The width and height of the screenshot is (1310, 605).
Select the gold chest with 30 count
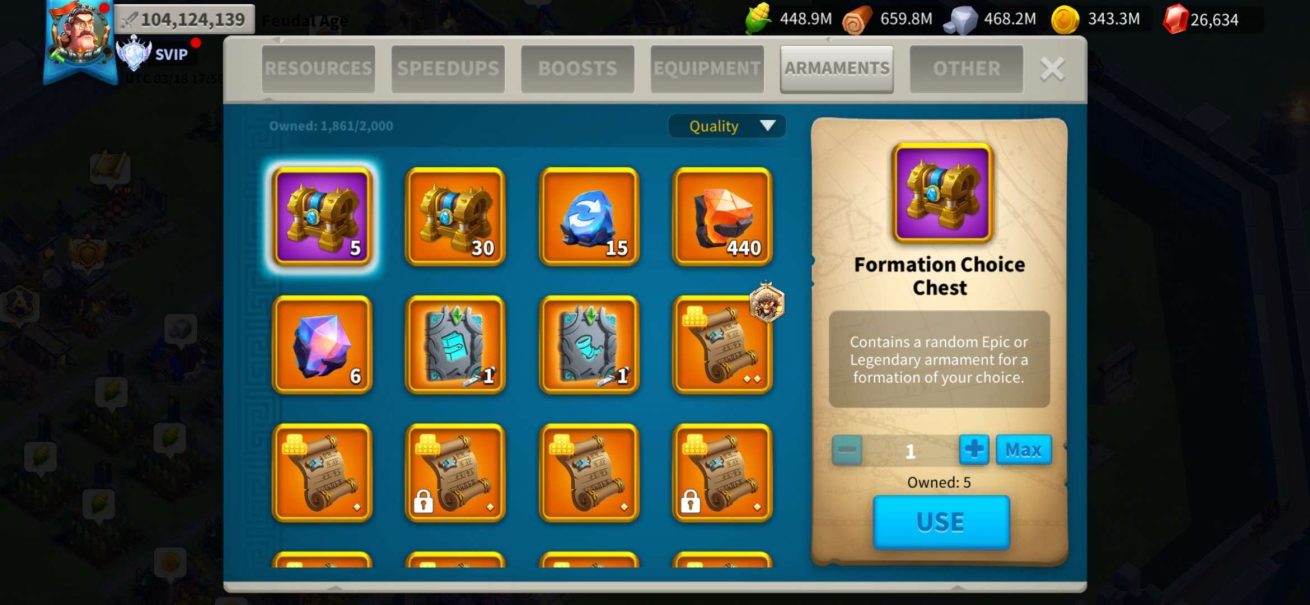[x=455, y=216]
